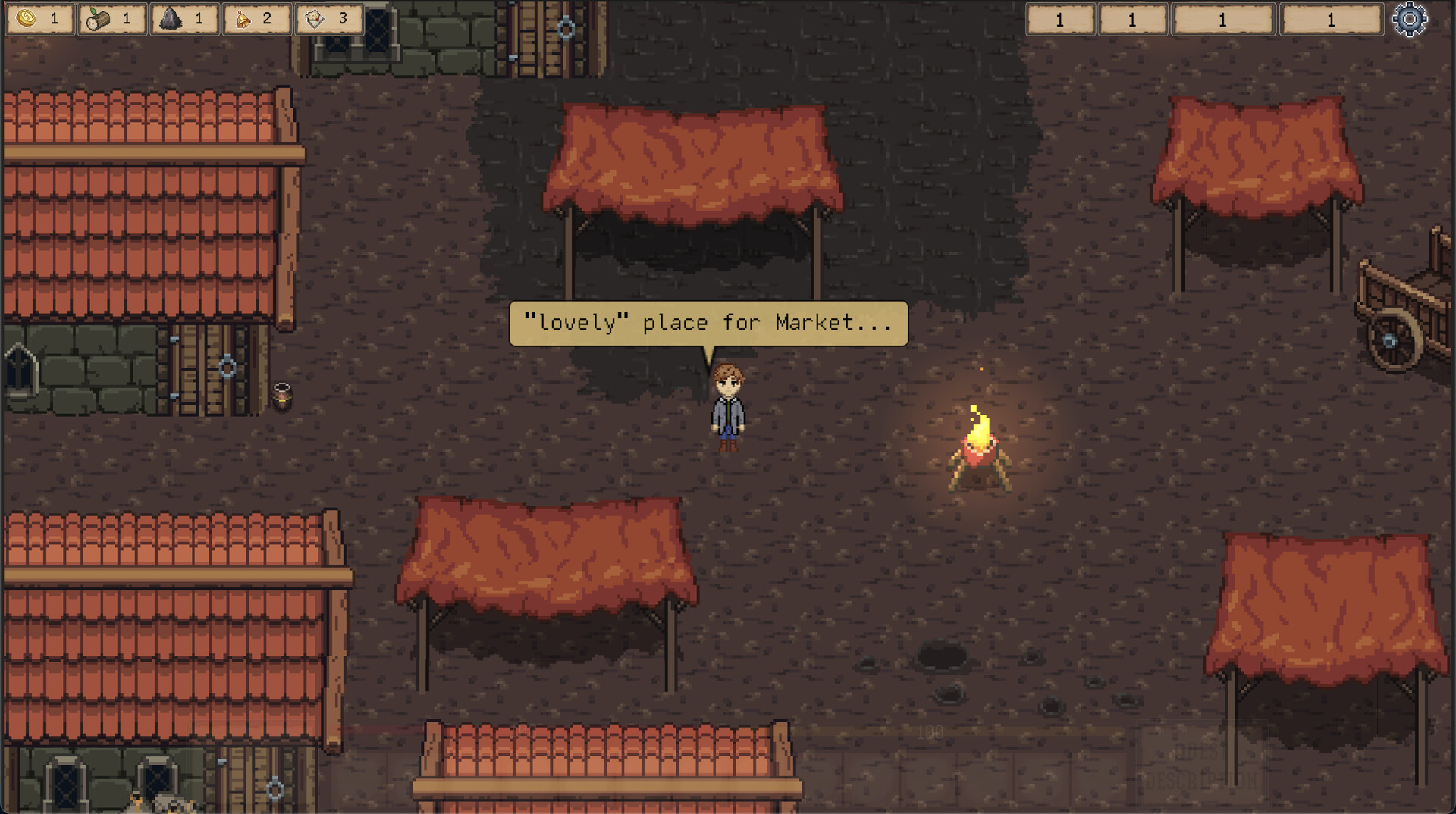Viewport: 1456px width, 814px height.
Task: Click the stone resource icon
Action: coord(171,19)
